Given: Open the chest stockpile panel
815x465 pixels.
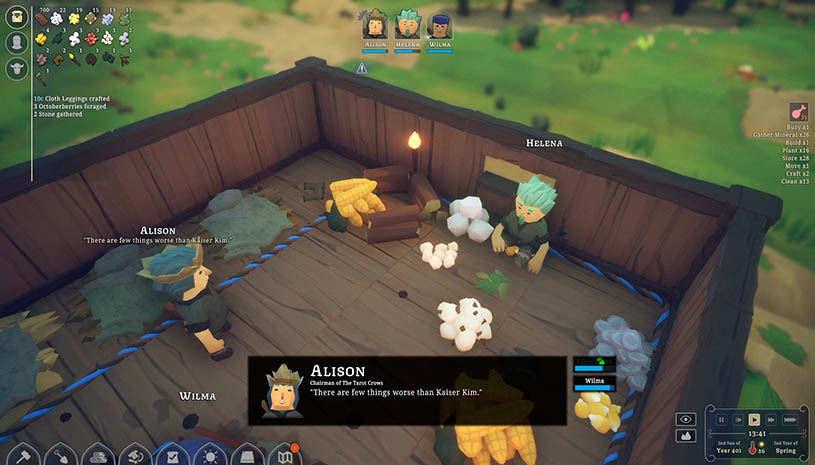Looking at the screenshot, I should 16,19.
